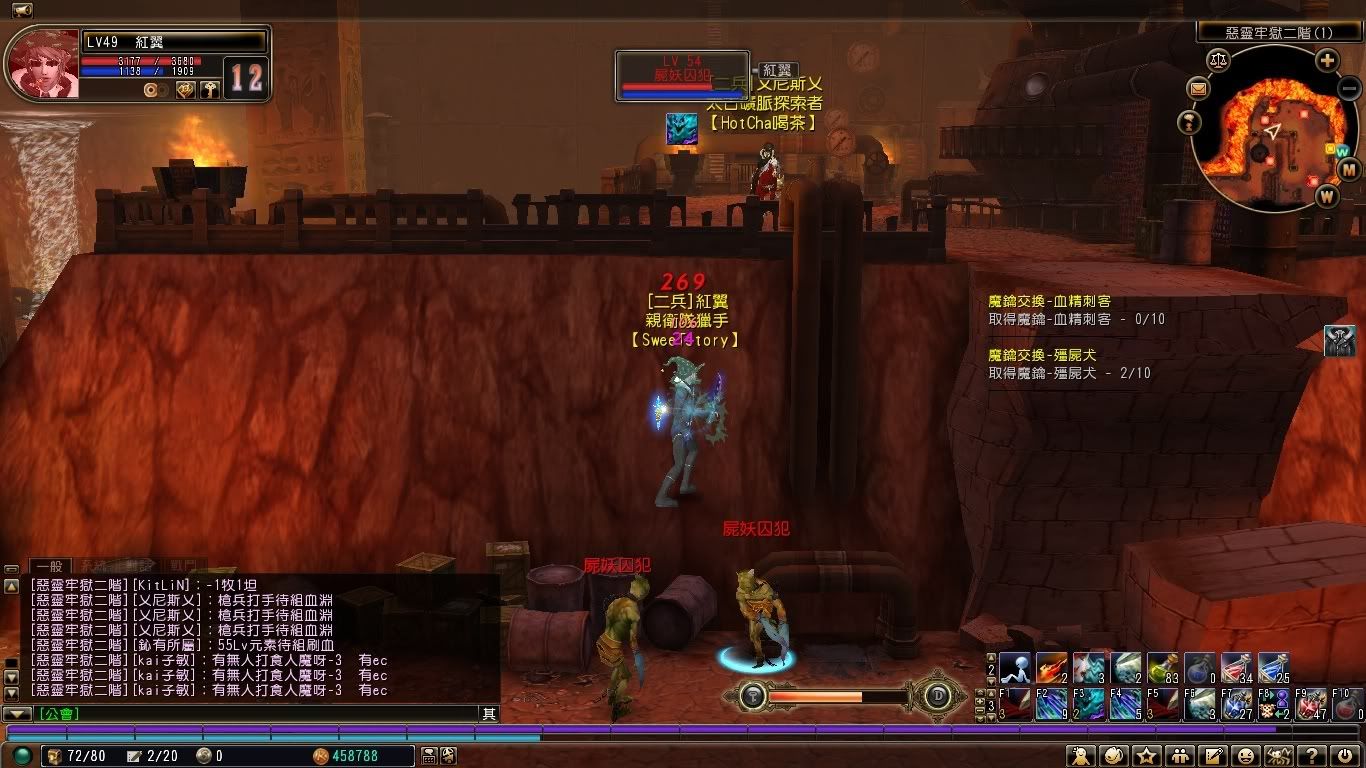
Task: Open the star favorites menu button
Action: pyautogui.click(x=1146, y=756)
